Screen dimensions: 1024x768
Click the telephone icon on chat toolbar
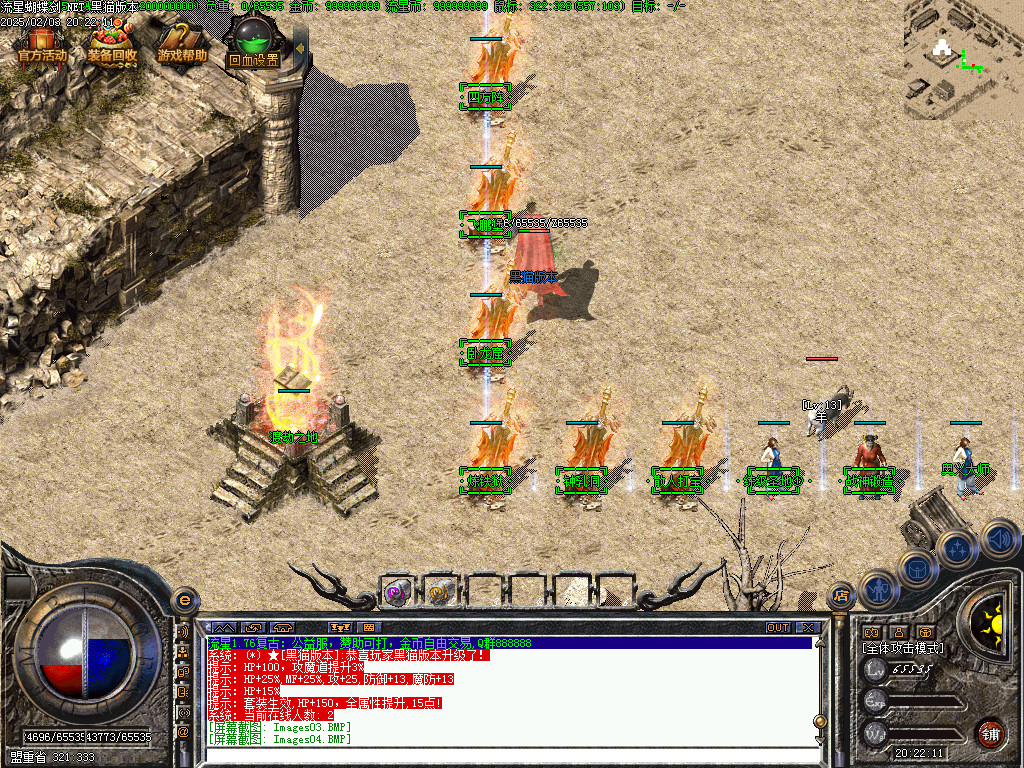(x=281, y=628)
